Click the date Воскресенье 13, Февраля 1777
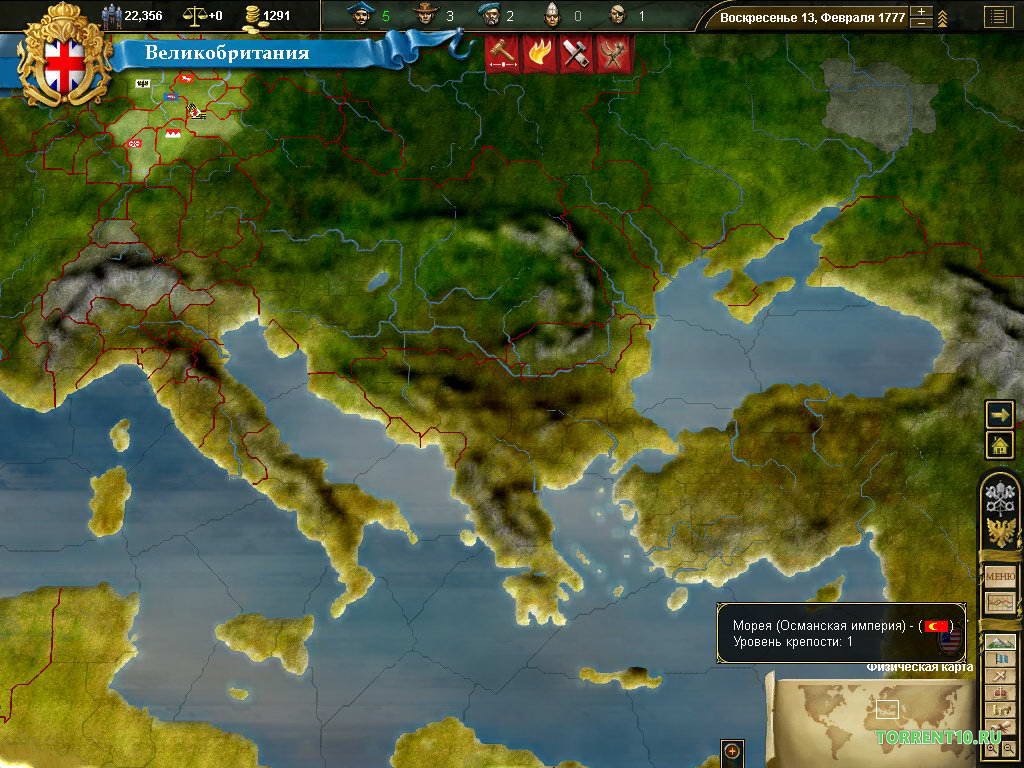 coord(812,17)
